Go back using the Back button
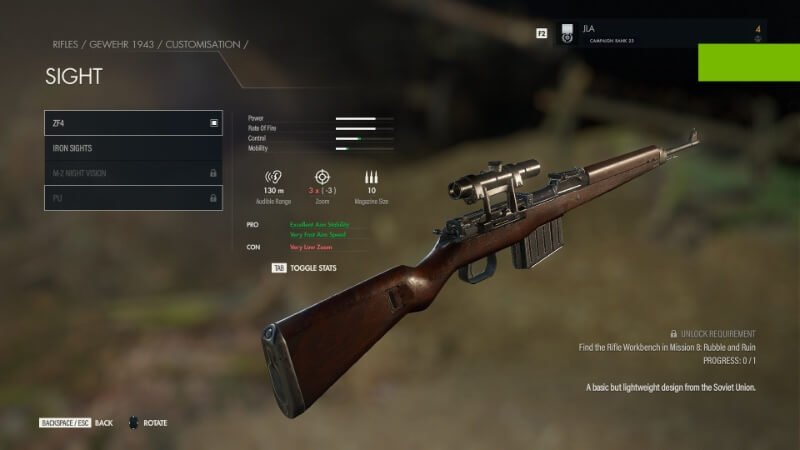 tap(77, 423)
